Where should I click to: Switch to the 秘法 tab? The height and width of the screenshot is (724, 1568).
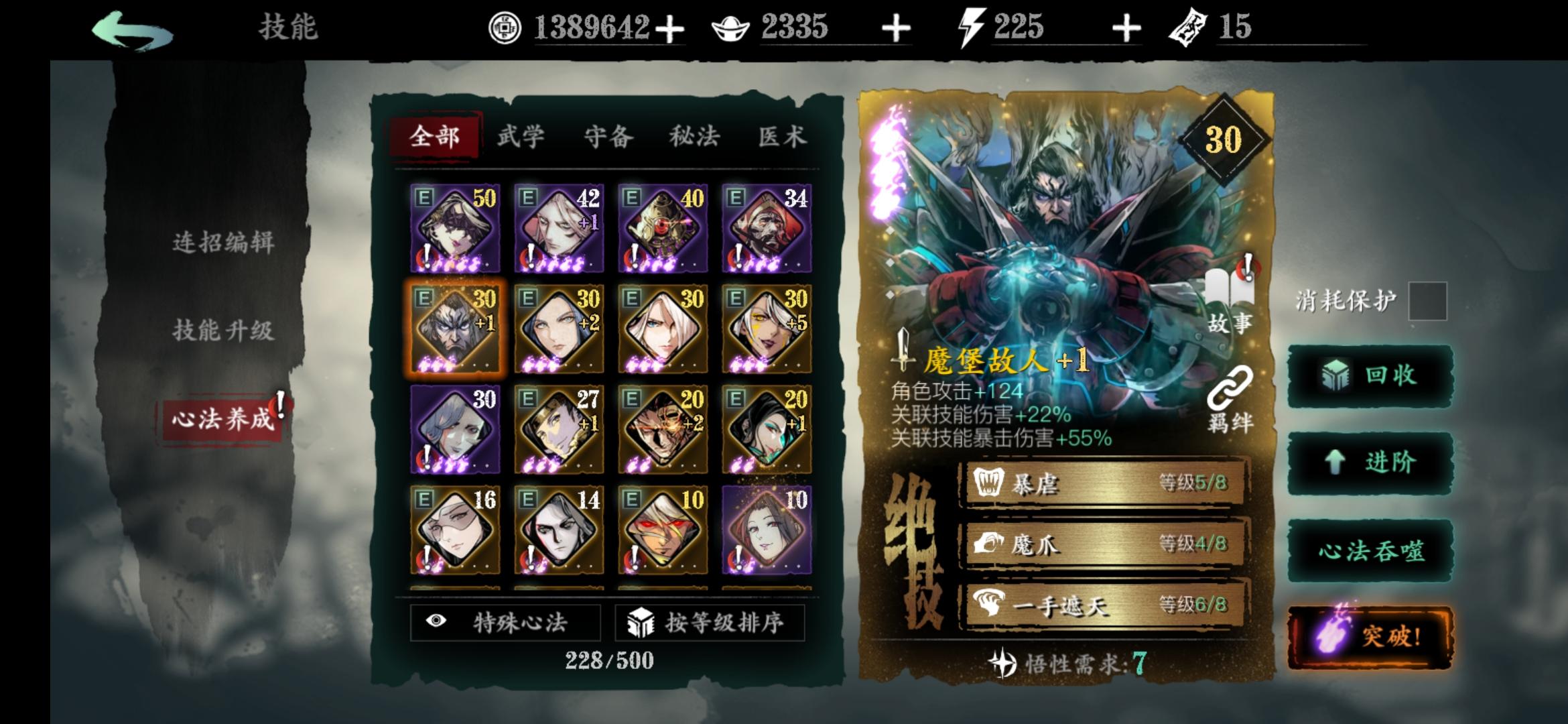click(693, 136)
